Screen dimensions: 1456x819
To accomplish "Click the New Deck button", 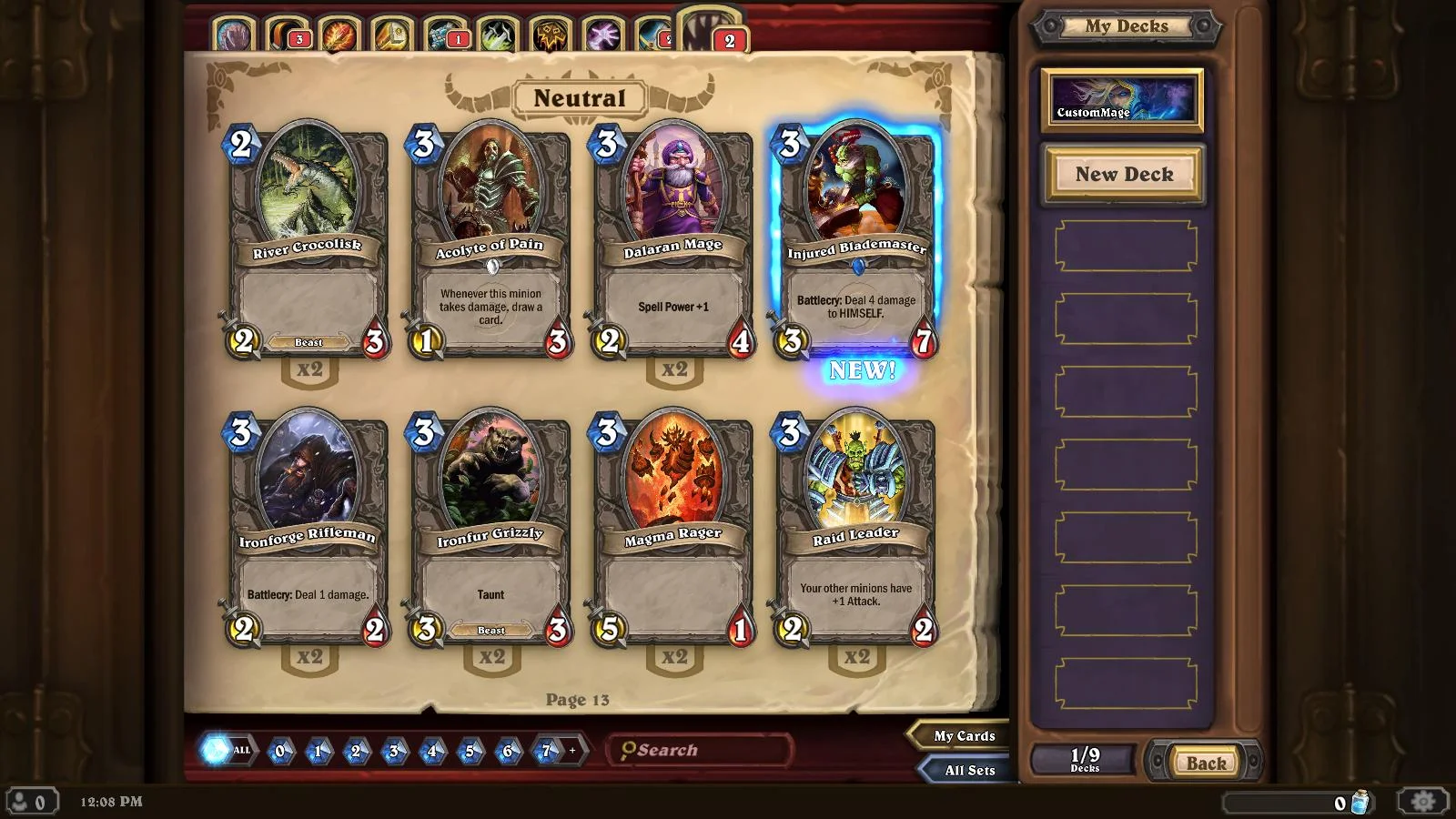I will click(1123, 174).
